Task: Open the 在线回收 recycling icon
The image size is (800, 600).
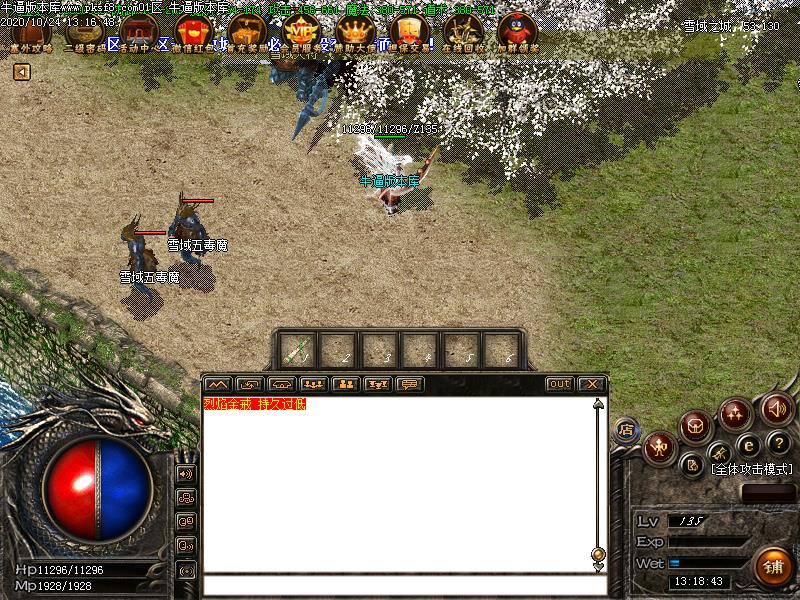Action: tap(463, 31)
